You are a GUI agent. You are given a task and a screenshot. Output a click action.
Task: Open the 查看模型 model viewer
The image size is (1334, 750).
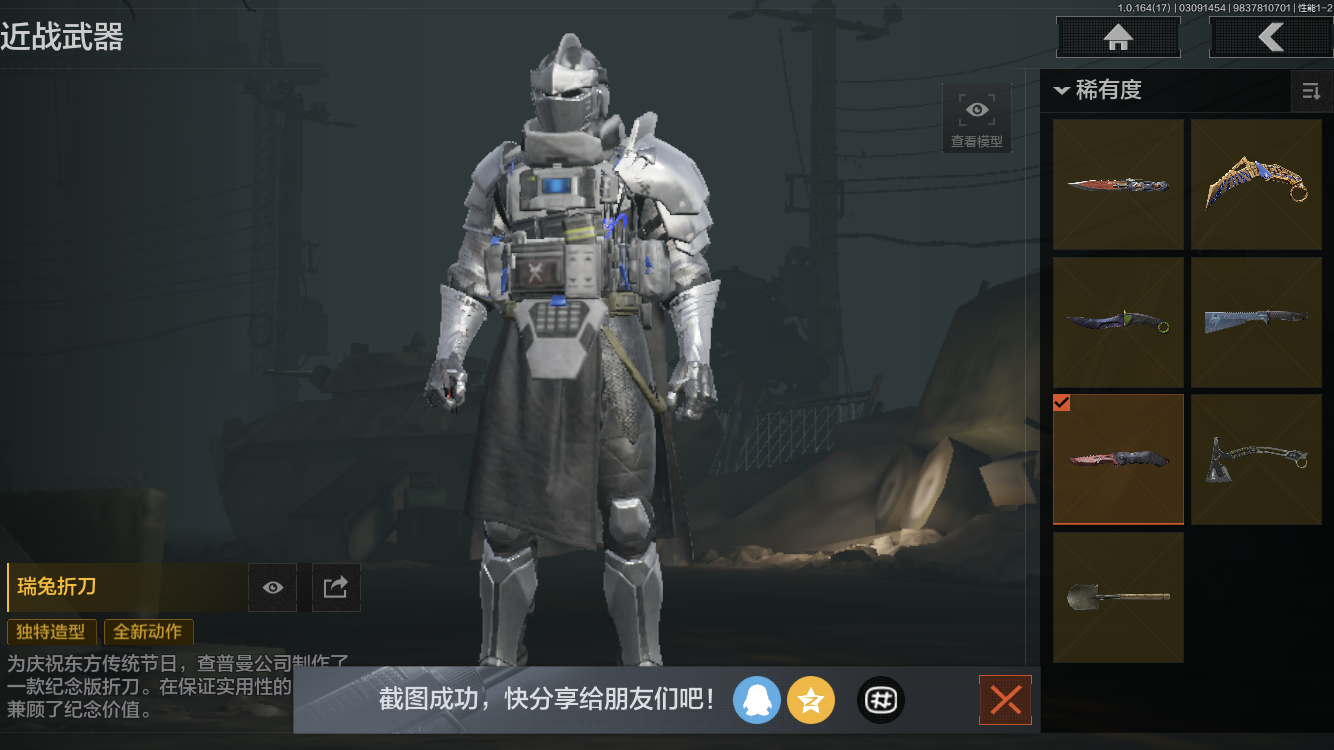click(x=975, y=117)
